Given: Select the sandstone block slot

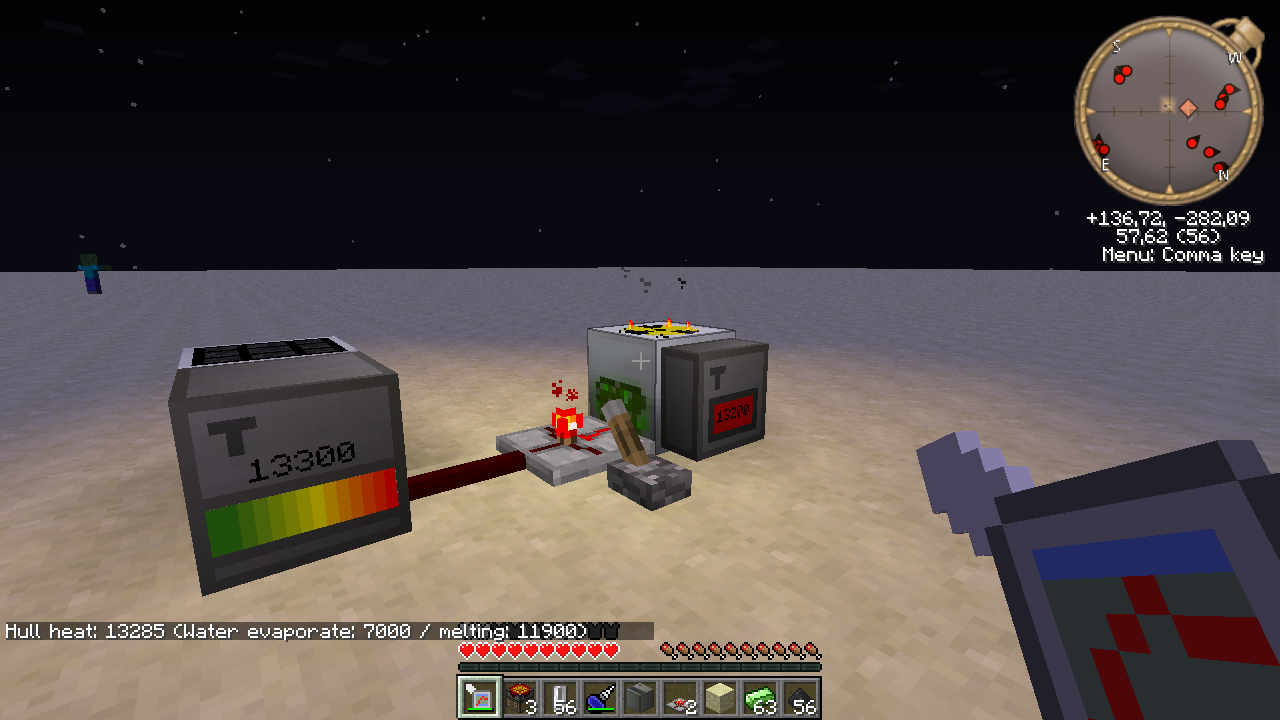Looking at the screenshot, I should [720, 697].
